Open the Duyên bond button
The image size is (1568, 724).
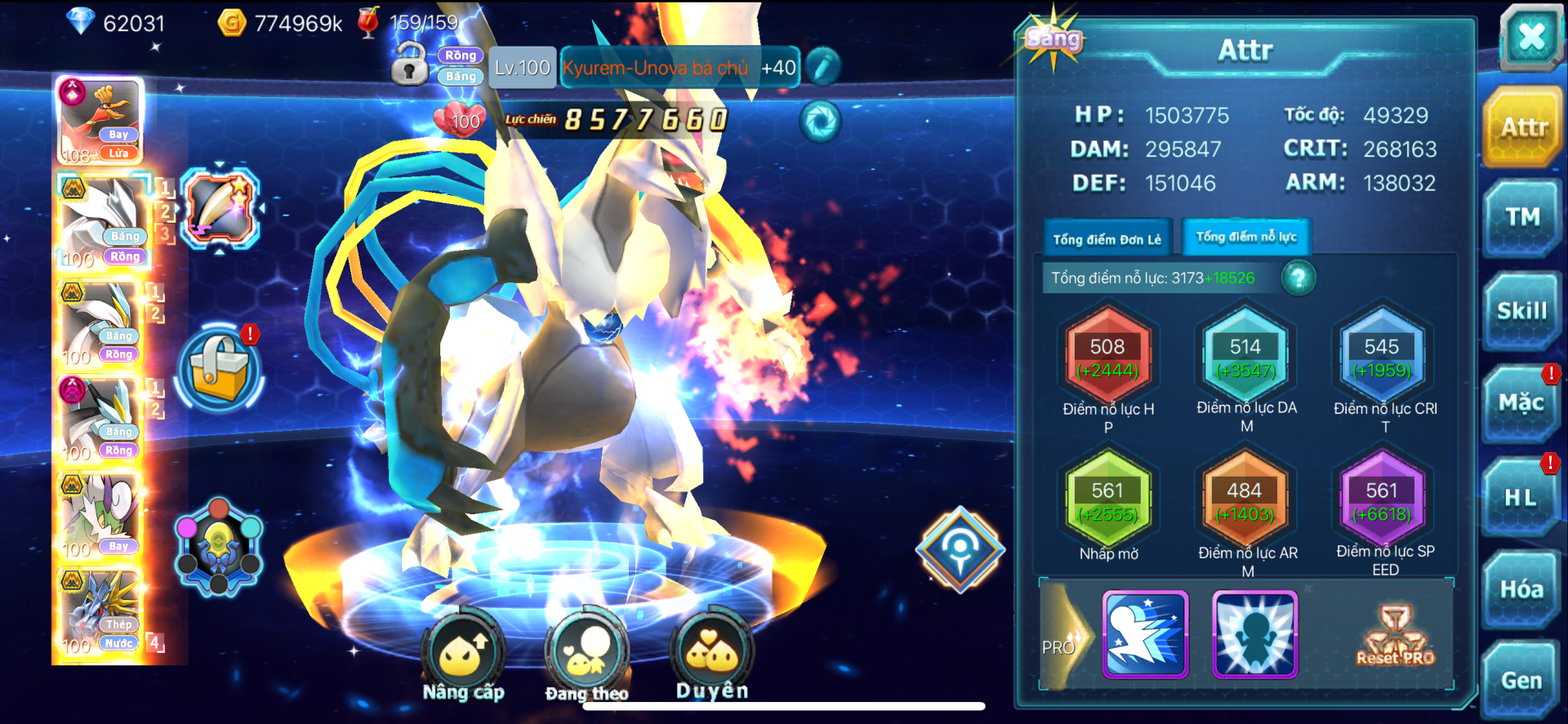711,655
